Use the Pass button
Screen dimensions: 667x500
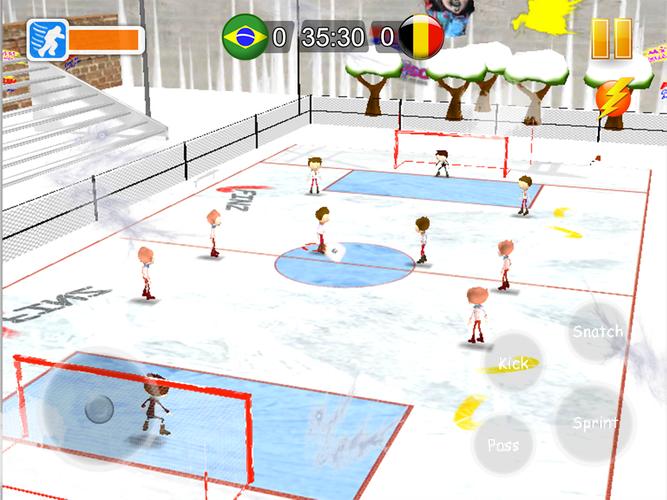click(503, 443)
